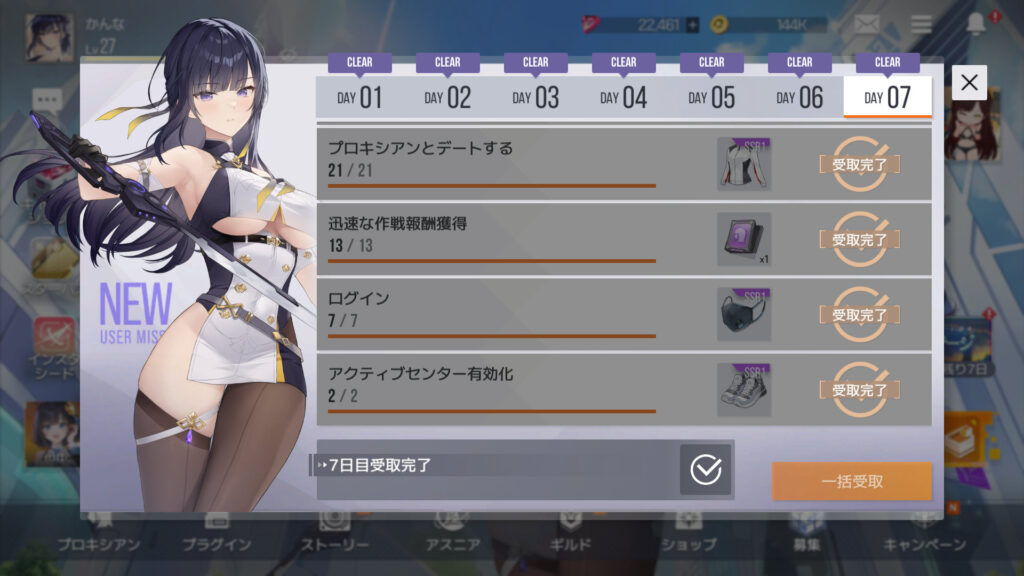The width and height of the screenshot is (1024, 576).
Task: Switch to the DAY 02 tab
Action: 447,97
